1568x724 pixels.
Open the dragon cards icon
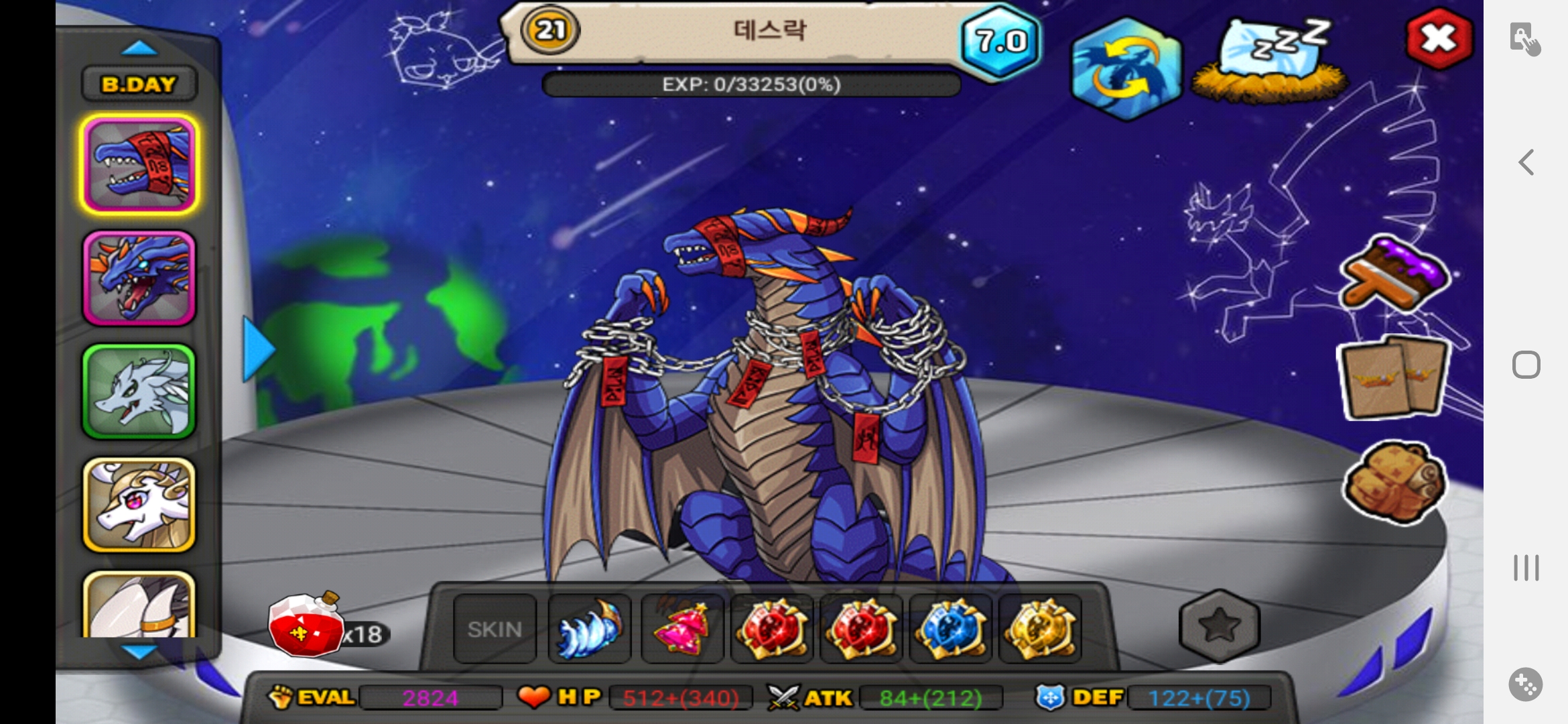tap(1394, 379)
